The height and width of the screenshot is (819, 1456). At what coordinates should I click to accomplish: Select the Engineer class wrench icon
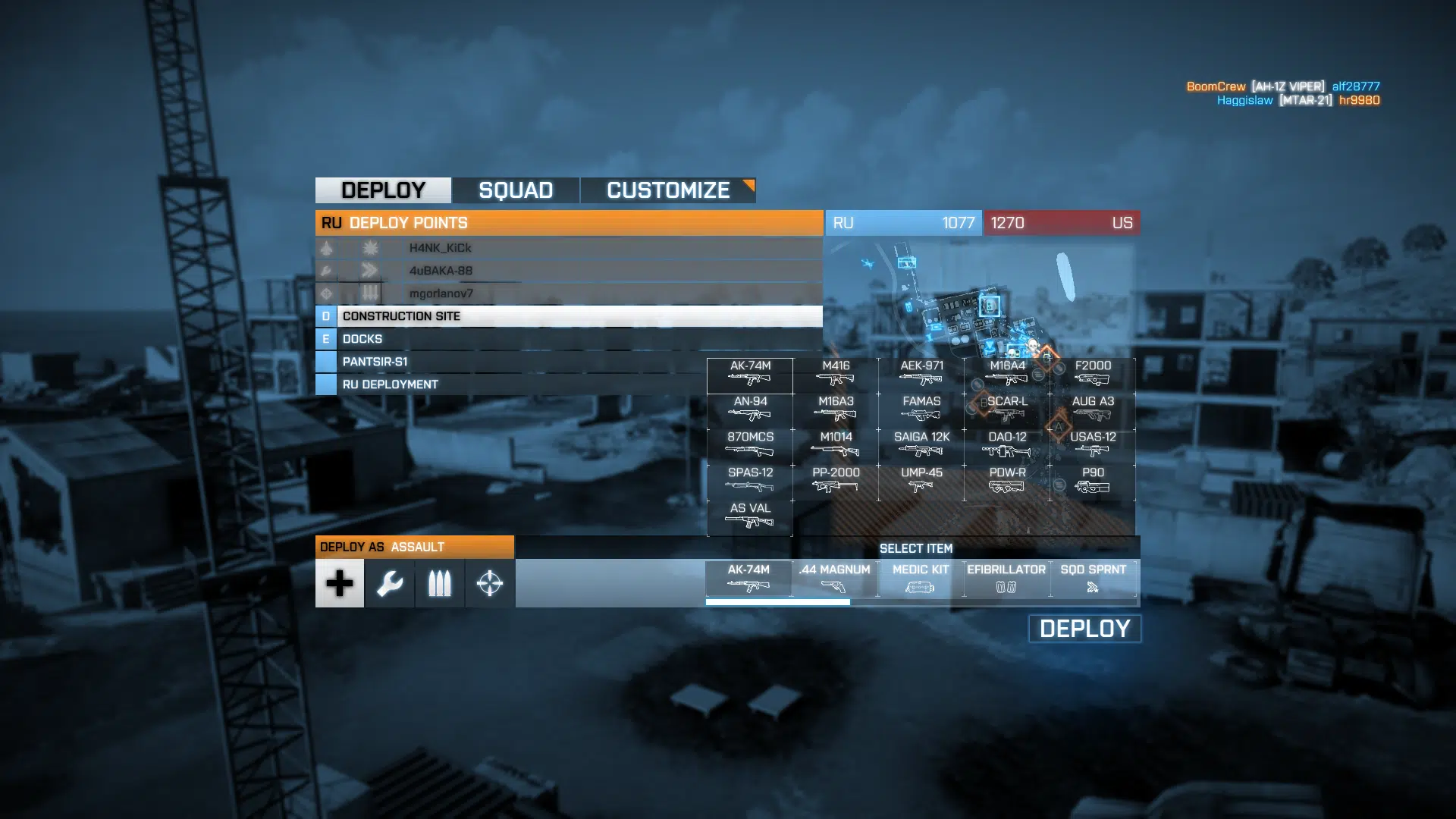click(390, 583)
